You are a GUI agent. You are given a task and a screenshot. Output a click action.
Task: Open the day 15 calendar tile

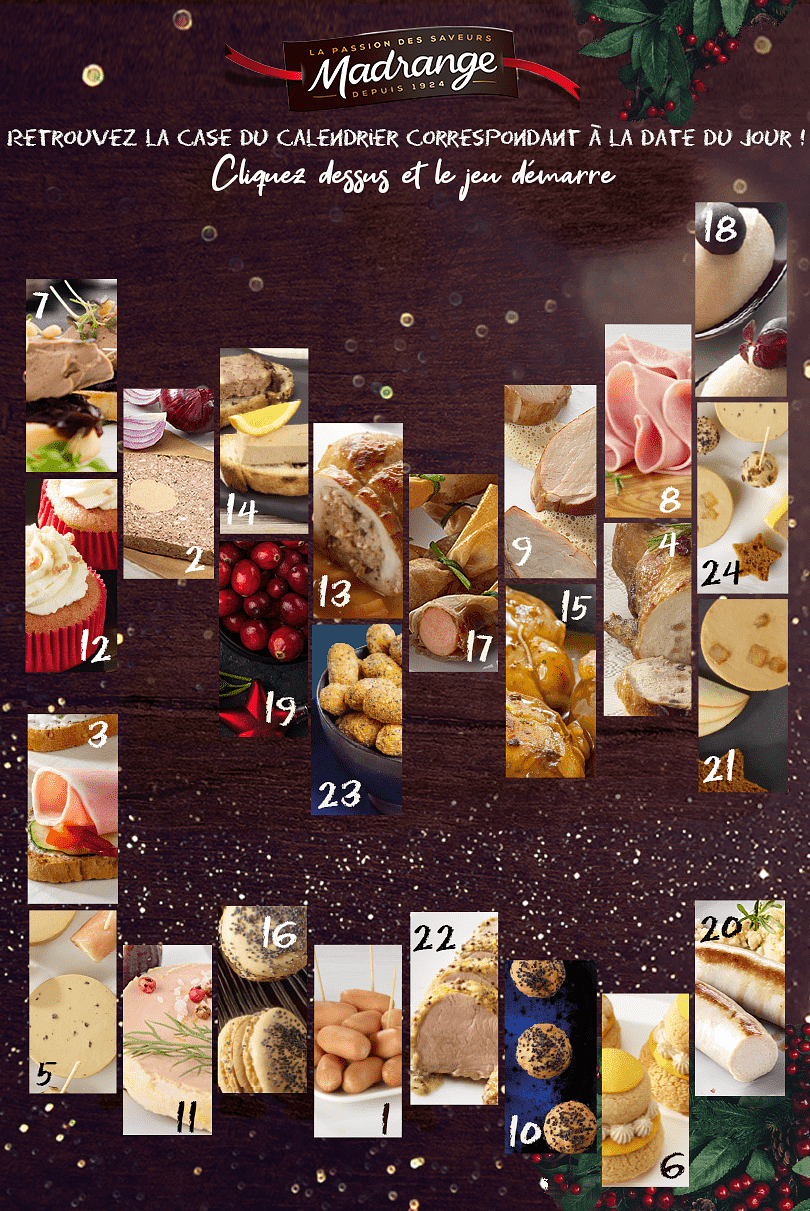(550, 682)
